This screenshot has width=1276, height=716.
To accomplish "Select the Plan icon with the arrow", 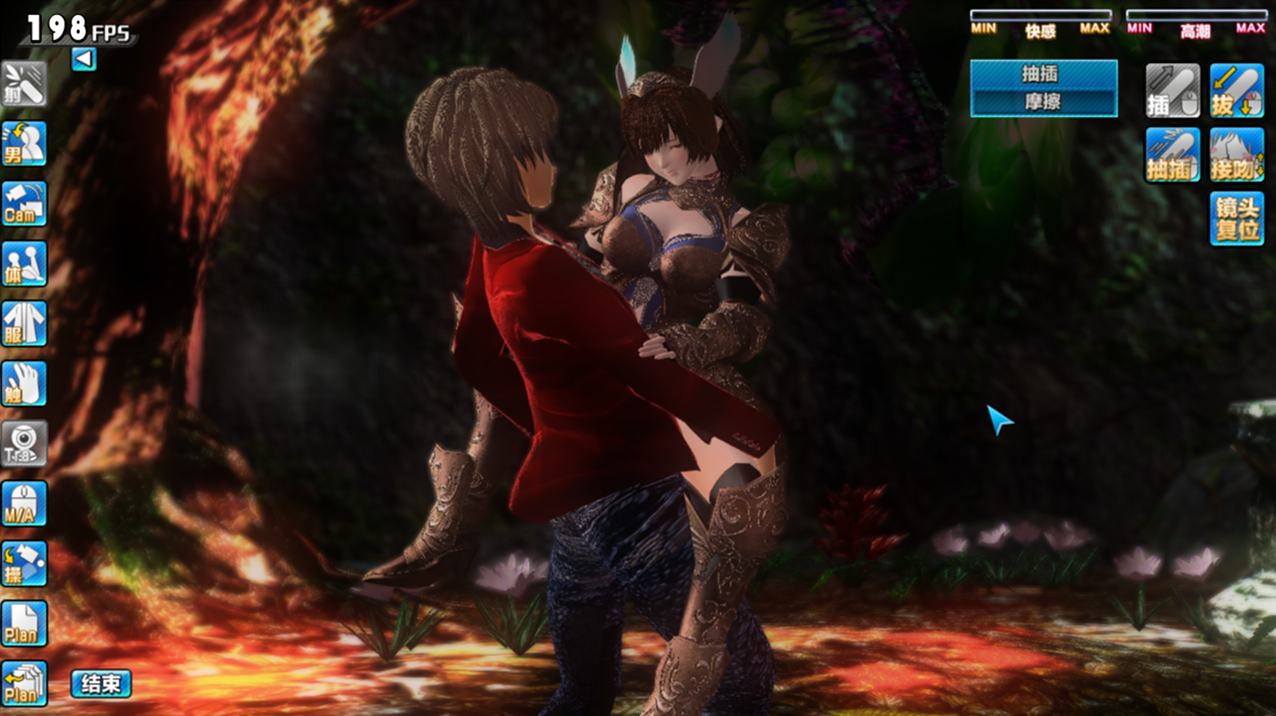I will (24, 684).
